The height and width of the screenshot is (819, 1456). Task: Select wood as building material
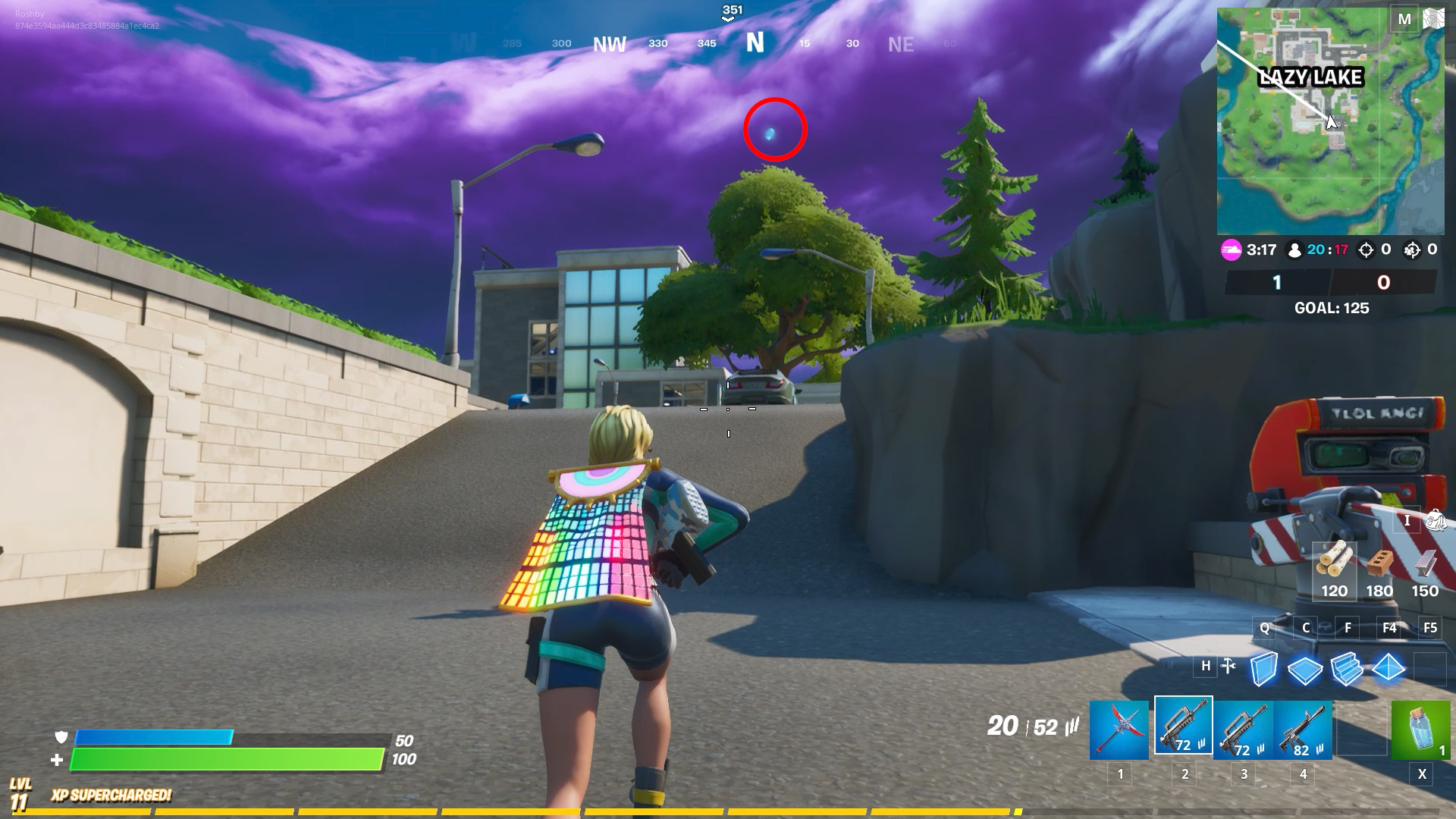click(x=1335, y=570)
